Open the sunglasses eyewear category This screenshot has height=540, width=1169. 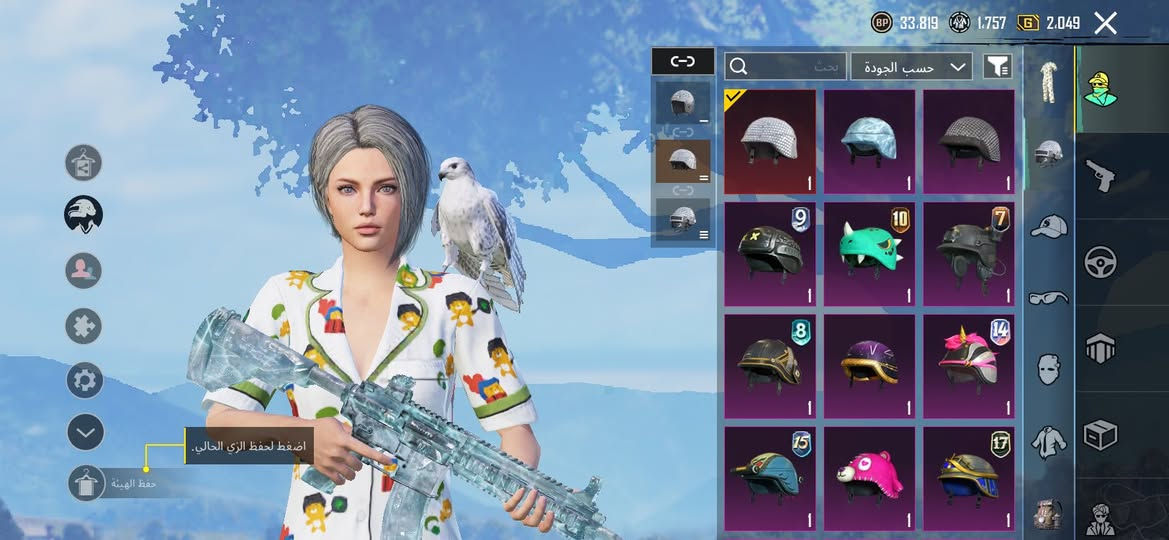tap(1048, 297)
